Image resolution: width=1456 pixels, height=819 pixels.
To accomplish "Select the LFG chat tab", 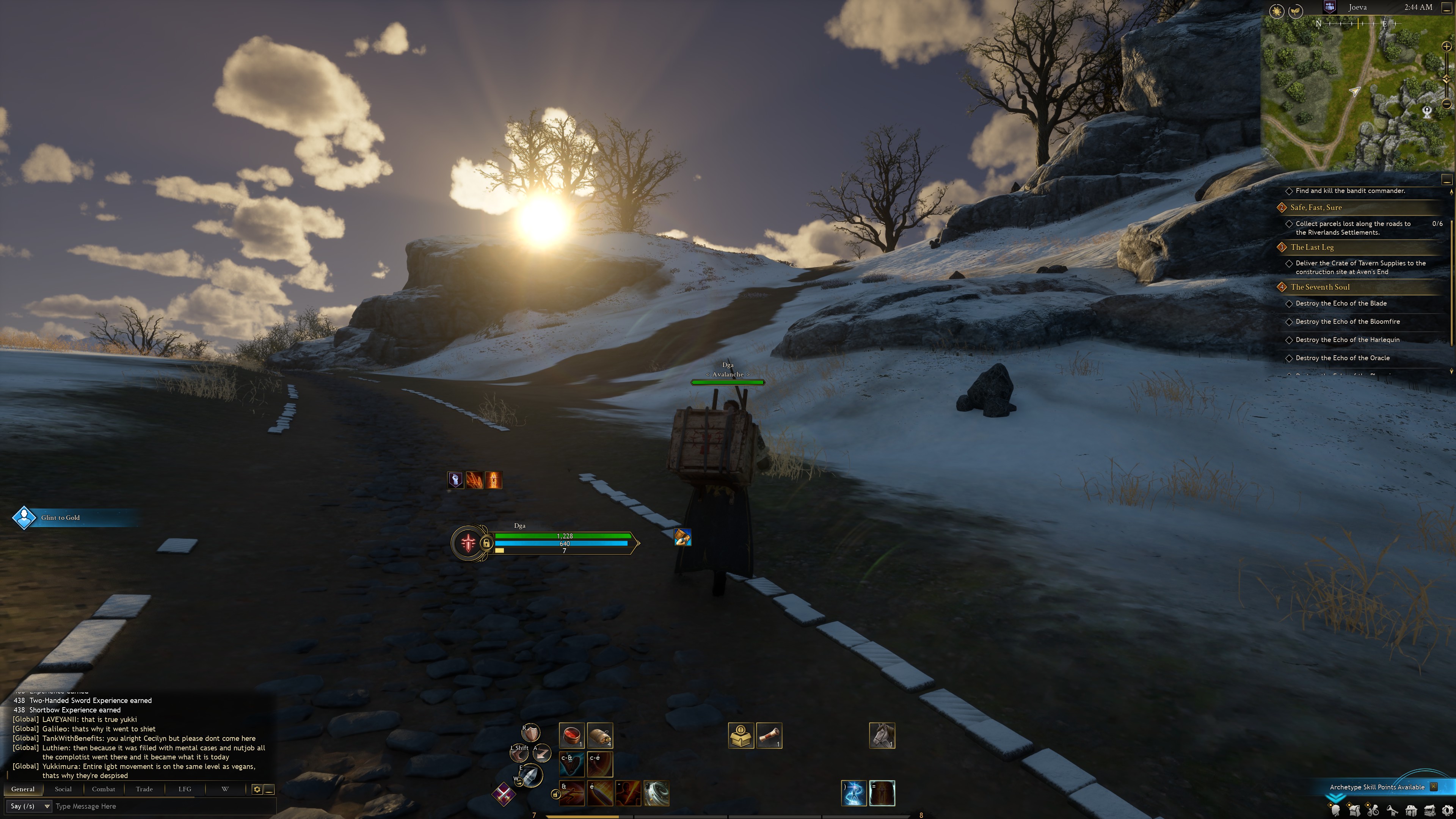I will point(185,789).
